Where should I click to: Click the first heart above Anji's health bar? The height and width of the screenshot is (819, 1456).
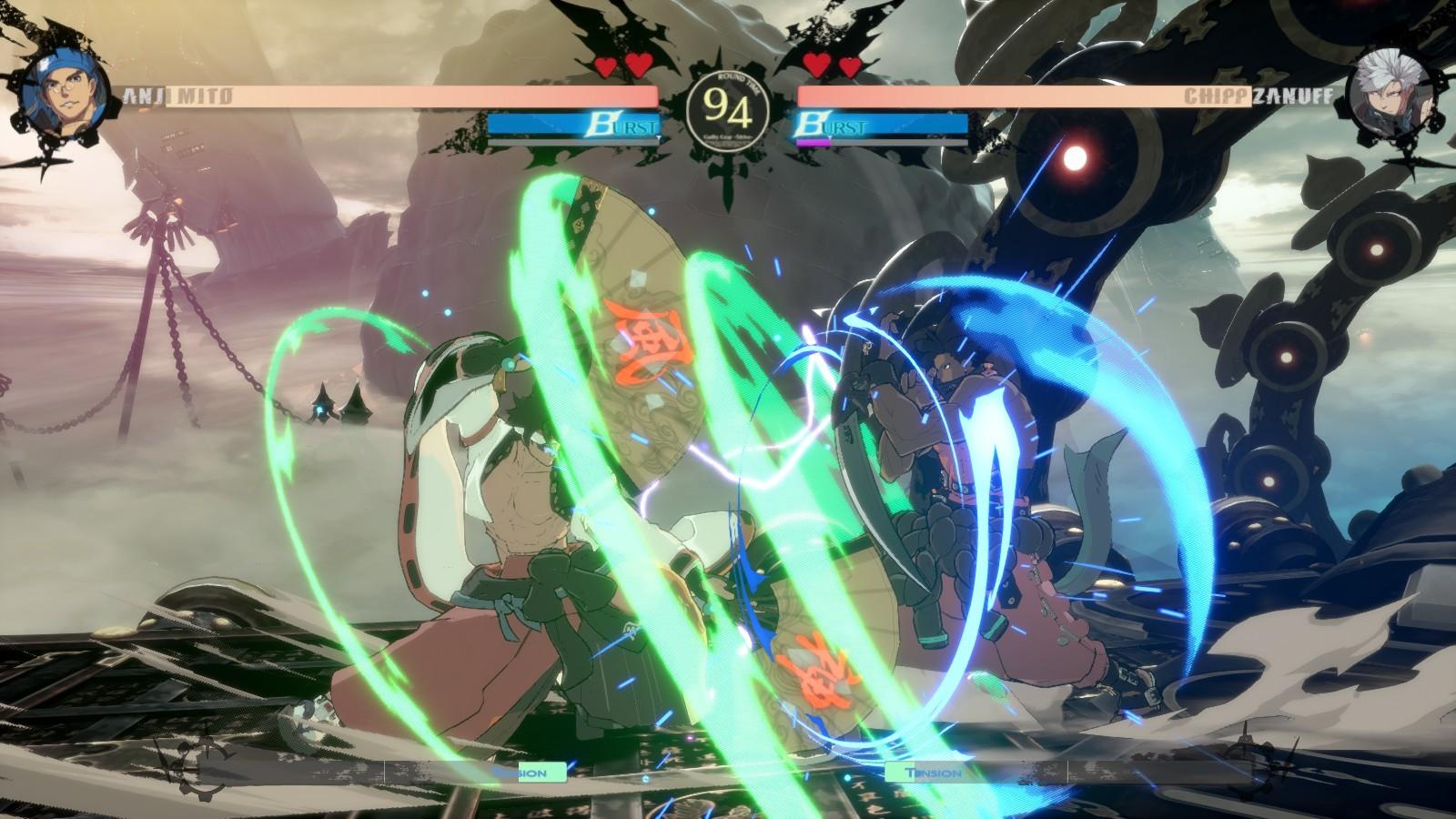coord(602,63)
